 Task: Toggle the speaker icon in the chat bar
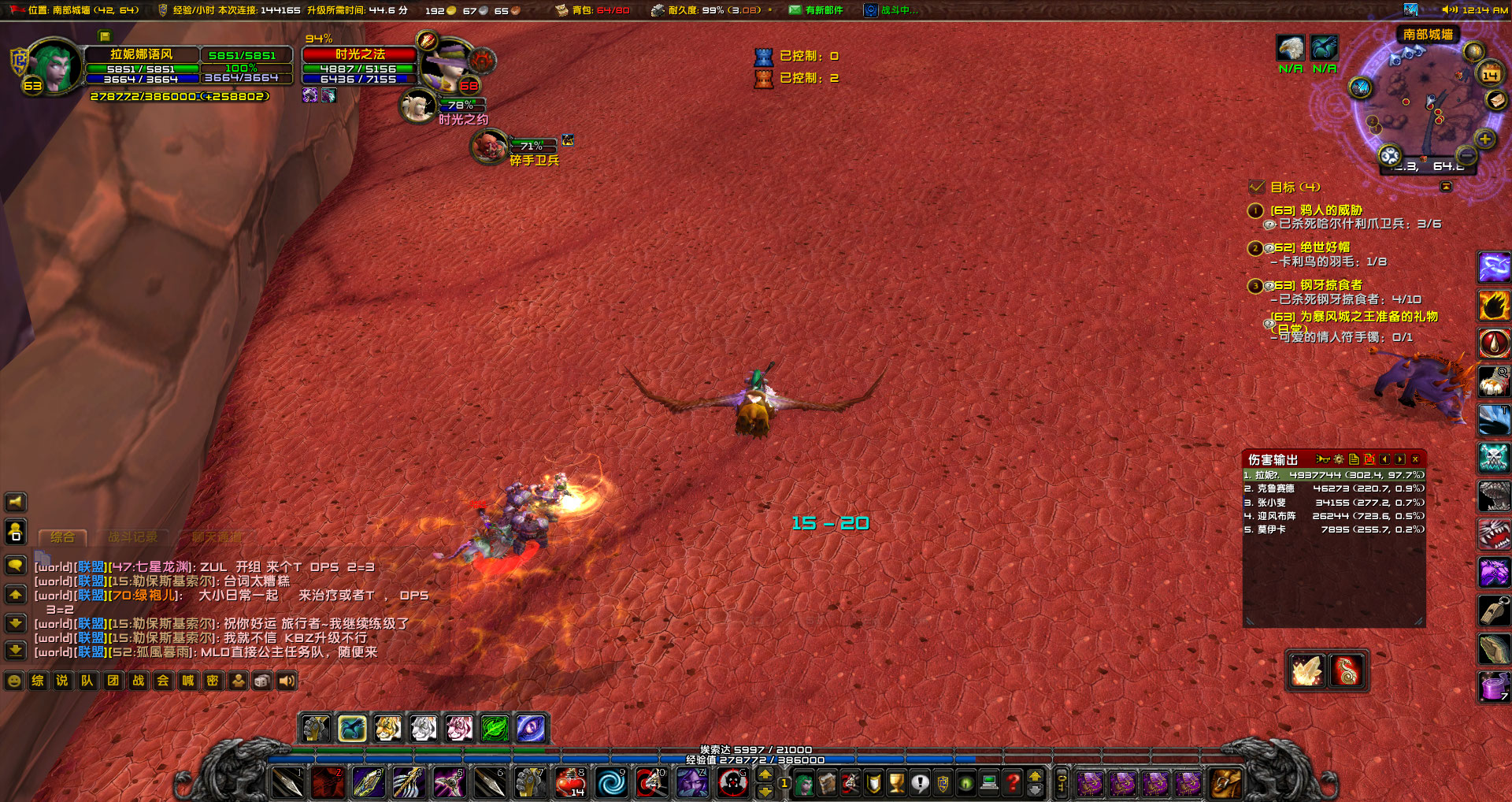286,681
